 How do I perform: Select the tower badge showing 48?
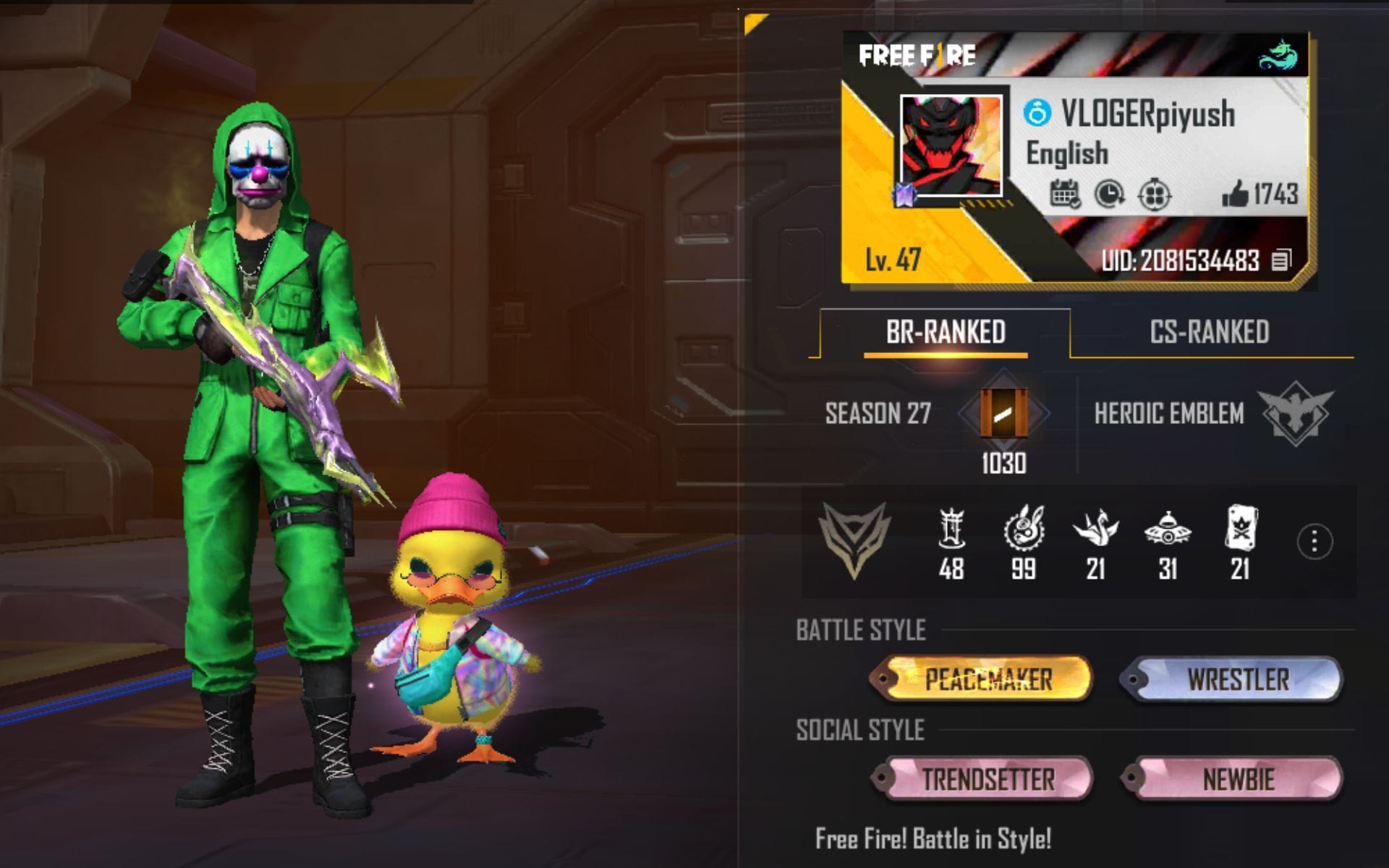click(x=951, y=530)
